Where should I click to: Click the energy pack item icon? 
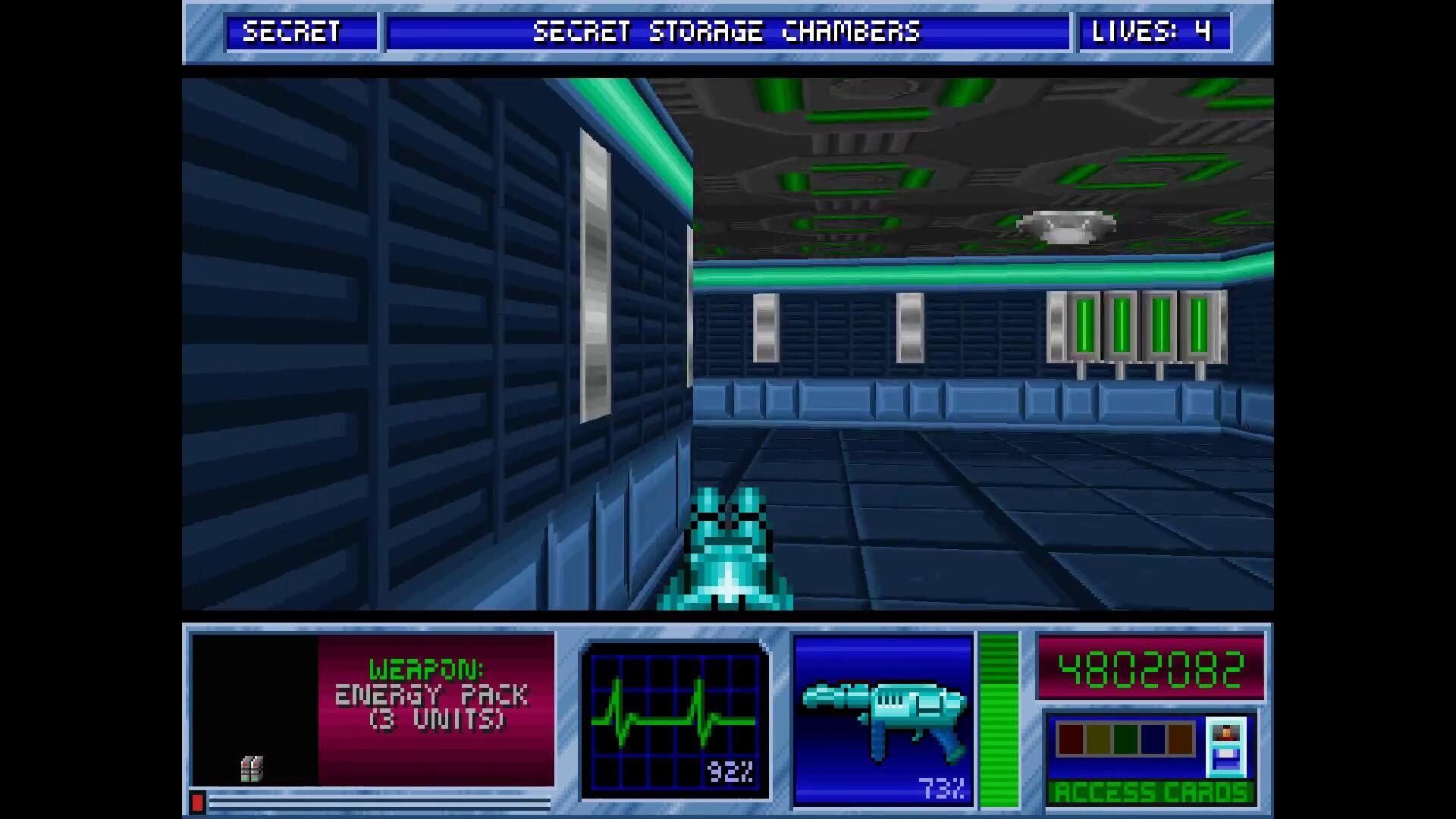pyautogui.click(x=252, y=768)
